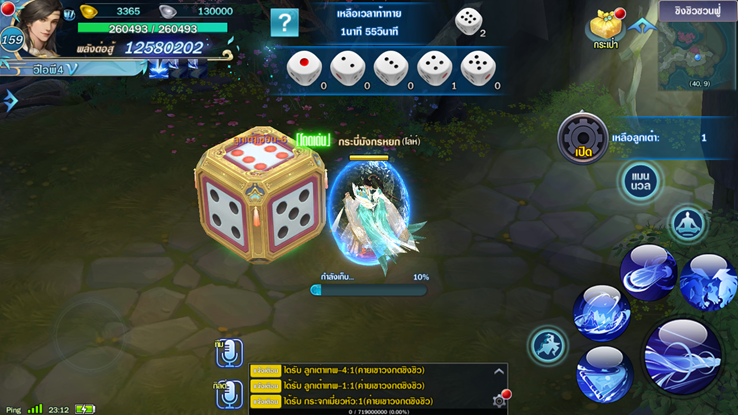
Task: Click the gold ingot currency icon
Action: 89,11
